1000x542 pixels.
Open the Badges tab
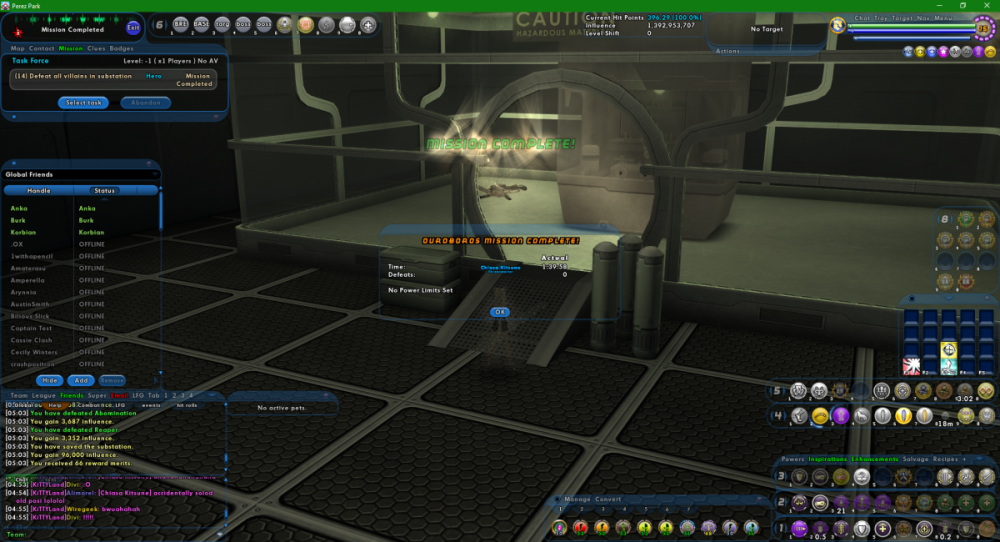click(x=122, y=47)
